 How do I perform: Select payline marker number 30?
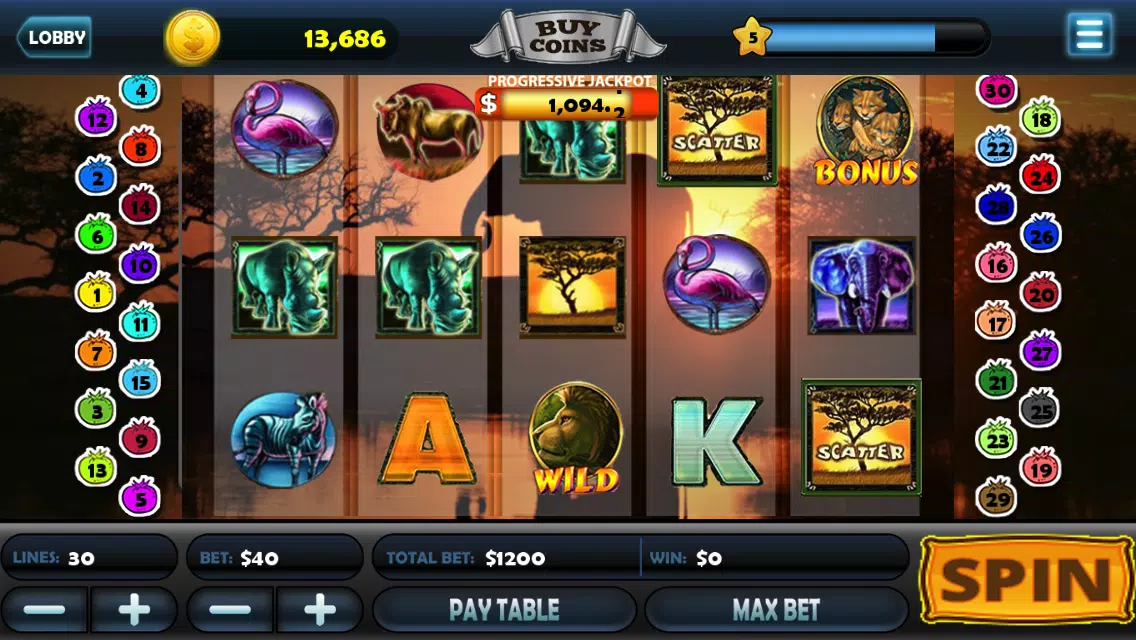coord(996,91)
